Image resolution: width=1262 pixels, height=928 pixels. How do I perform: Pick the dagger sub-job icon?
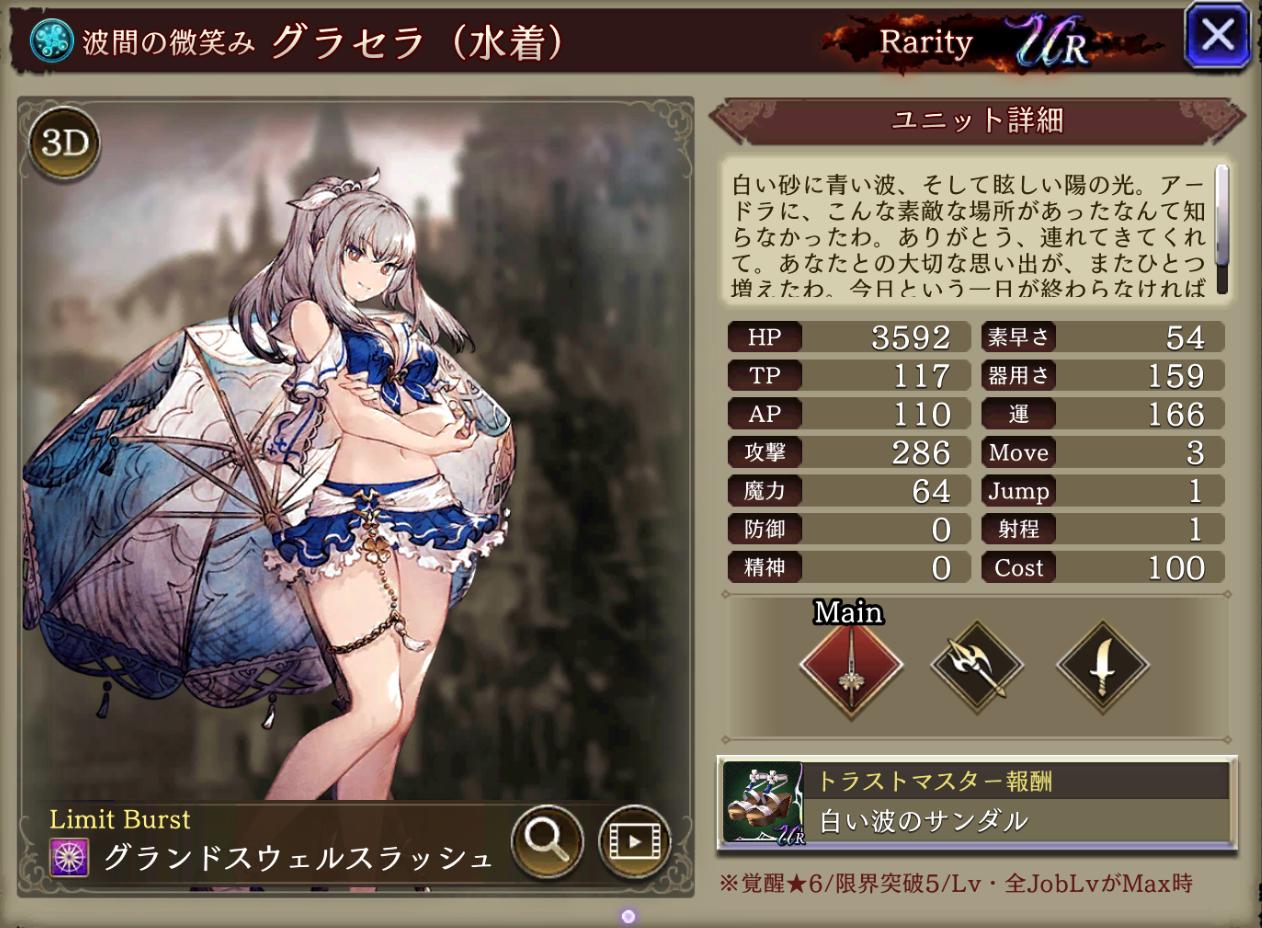tap(1103, 666)
